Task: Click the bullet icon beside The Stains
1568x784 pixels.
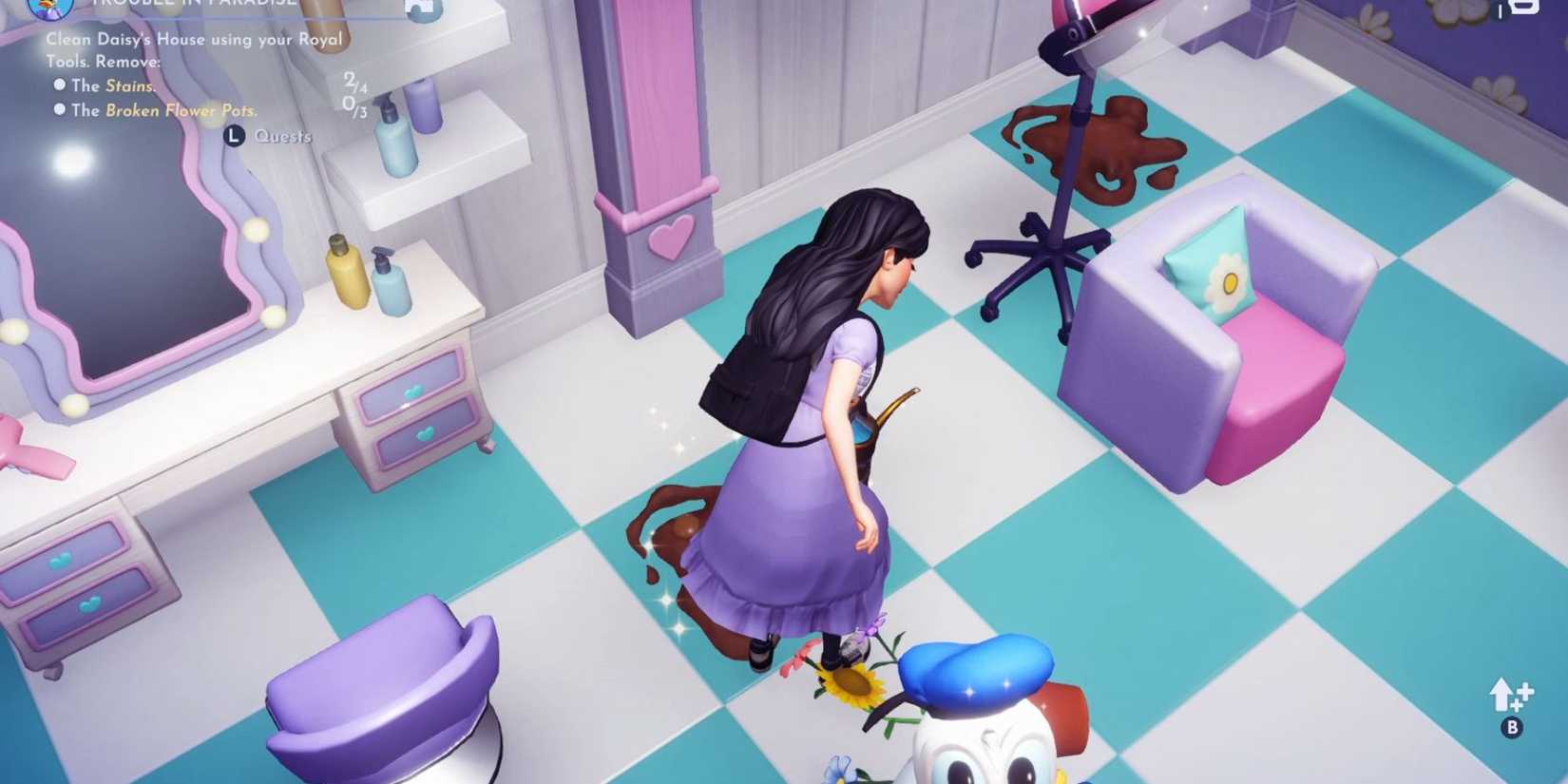Action: point(61,86)
